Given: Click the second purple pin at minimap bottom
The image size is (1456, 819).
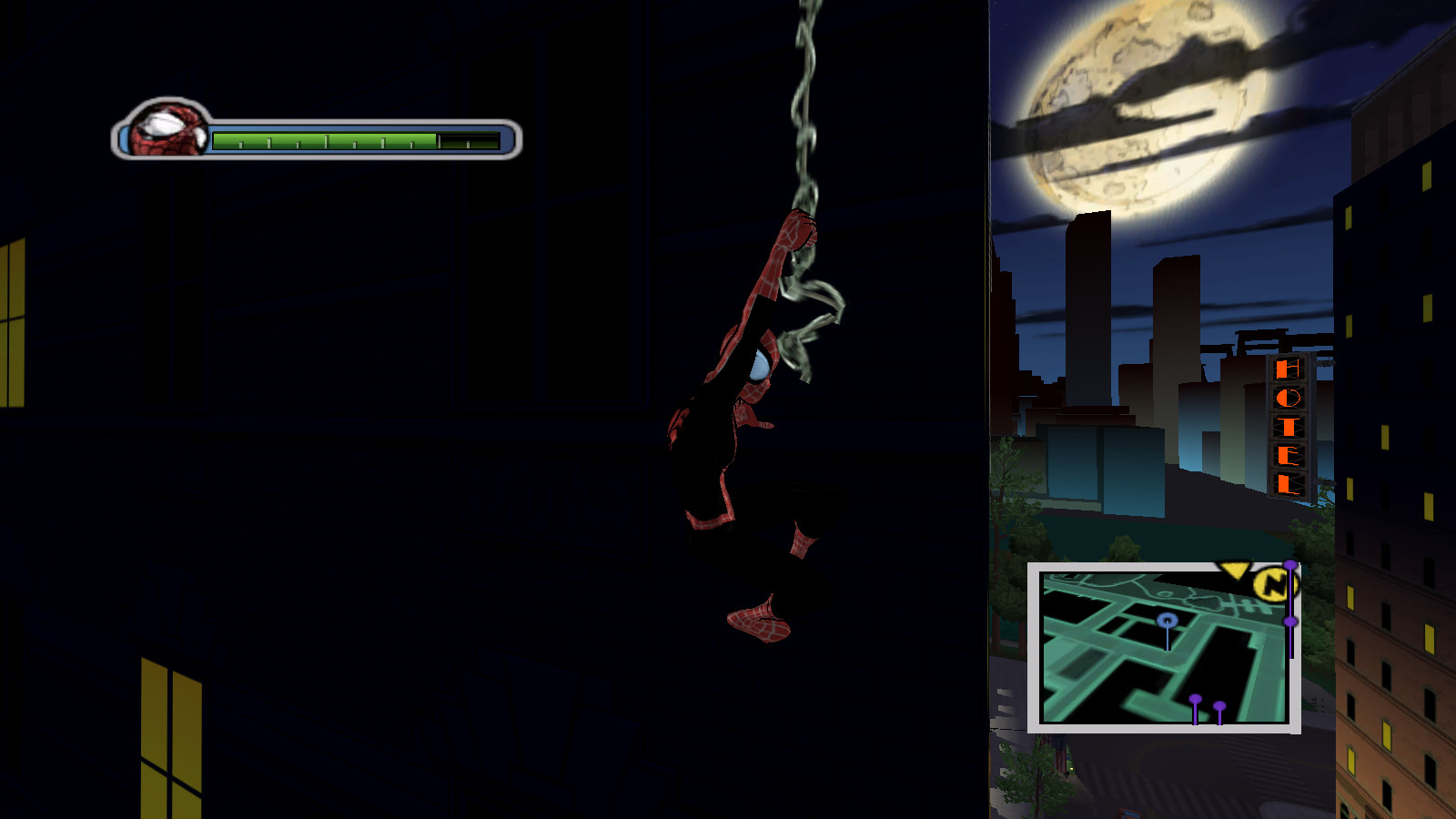Looking at the screenshot, I should [x=1219, y=706].
